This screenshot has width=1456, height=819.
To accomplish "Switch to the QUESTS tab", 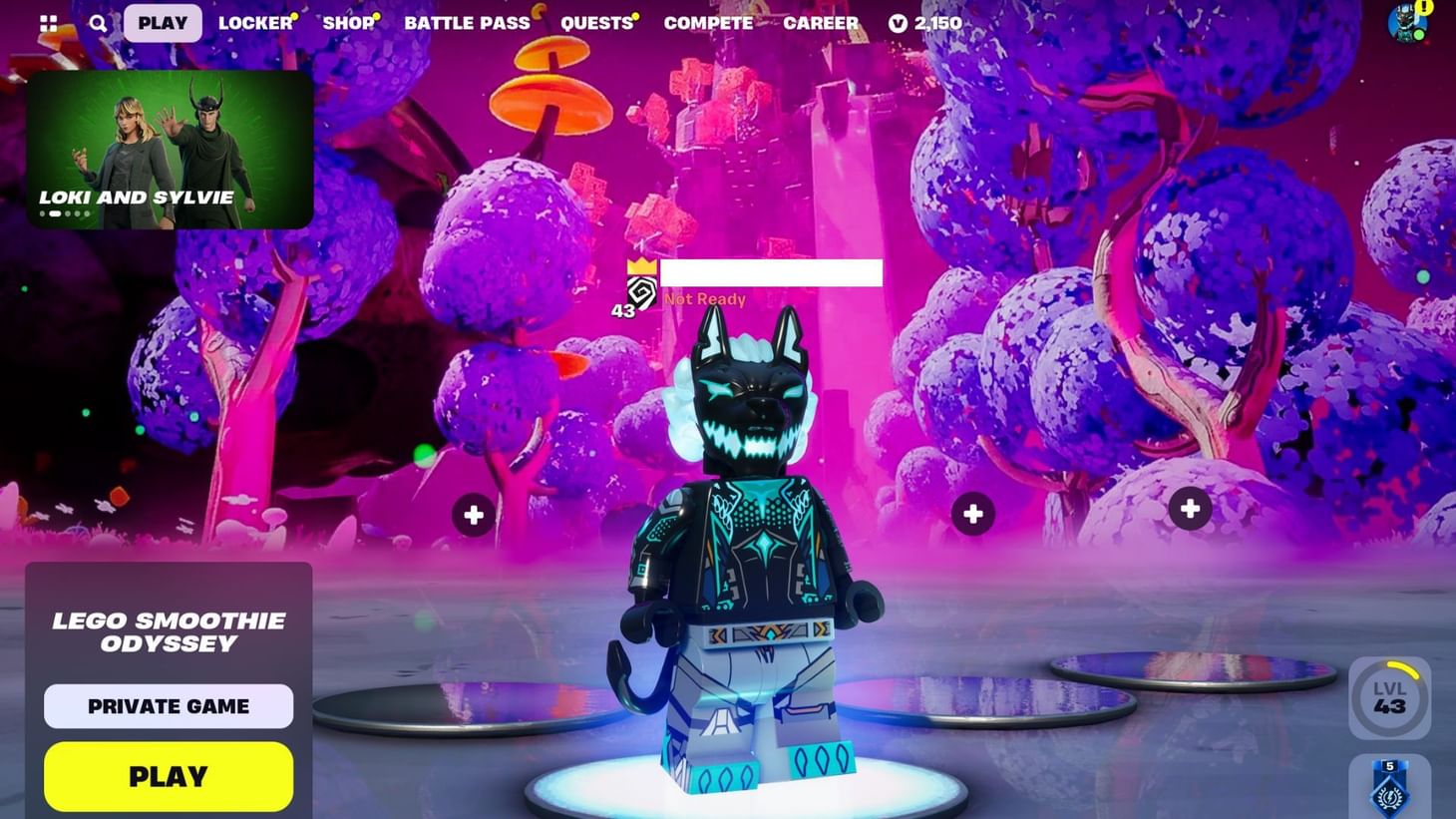I will click(x=595, y=22).
